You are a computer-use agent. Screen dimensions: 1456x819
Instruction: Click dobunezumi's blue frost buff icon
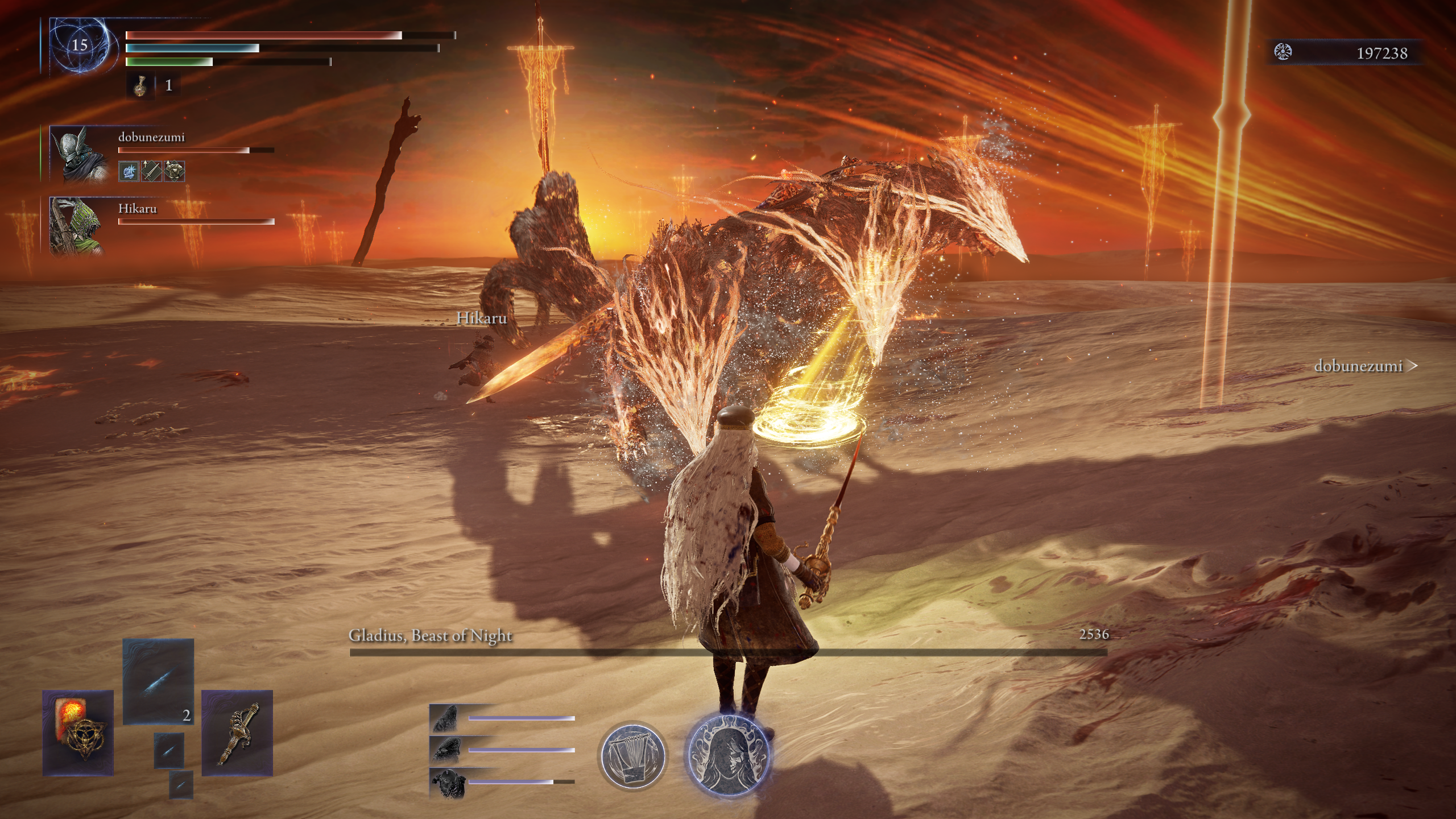click(x=129, y=171)
